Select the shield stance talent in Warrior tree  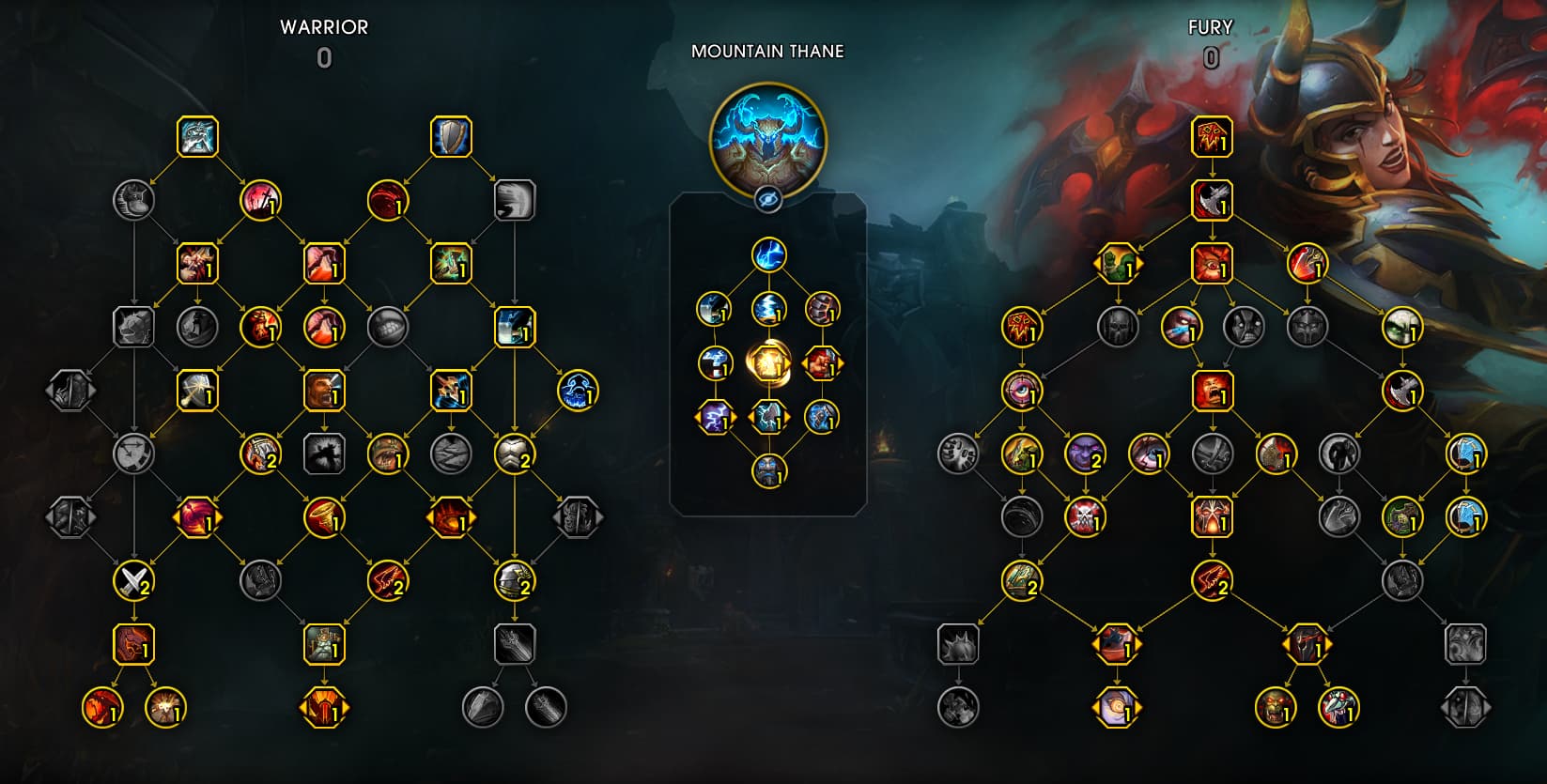(451, 137)
